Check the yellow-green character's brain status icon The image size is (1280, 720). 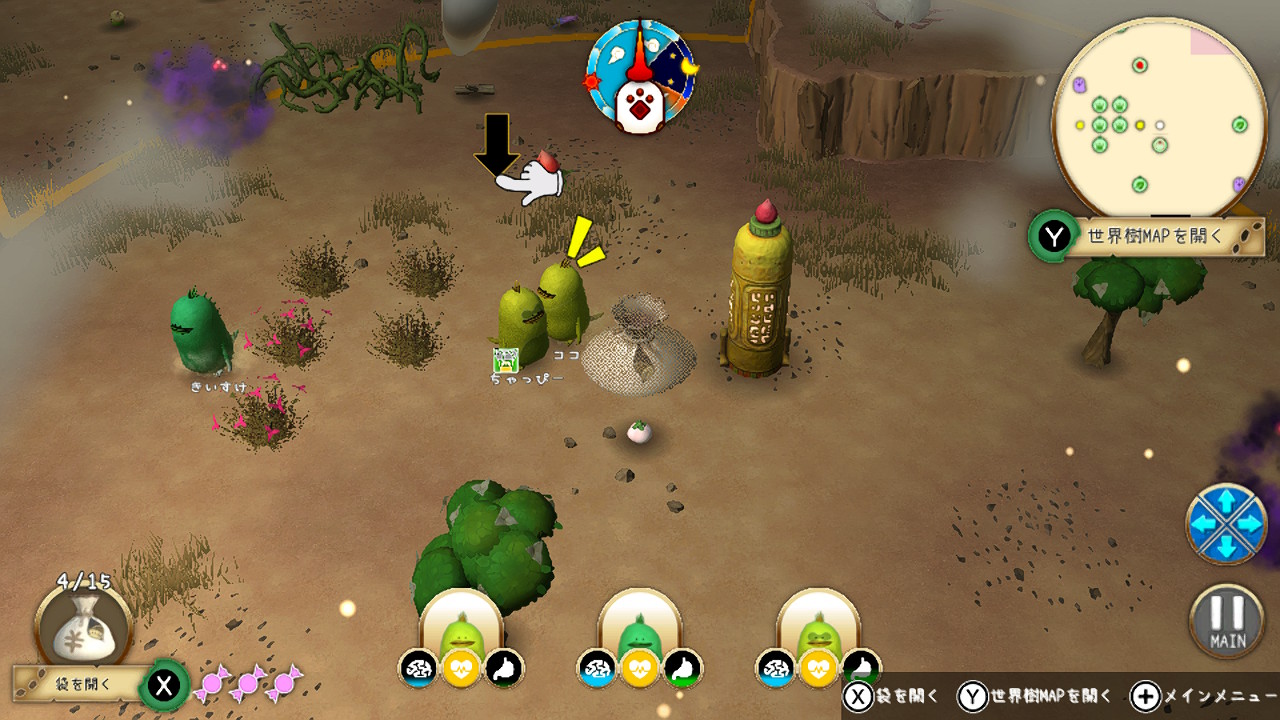[418, 668]
